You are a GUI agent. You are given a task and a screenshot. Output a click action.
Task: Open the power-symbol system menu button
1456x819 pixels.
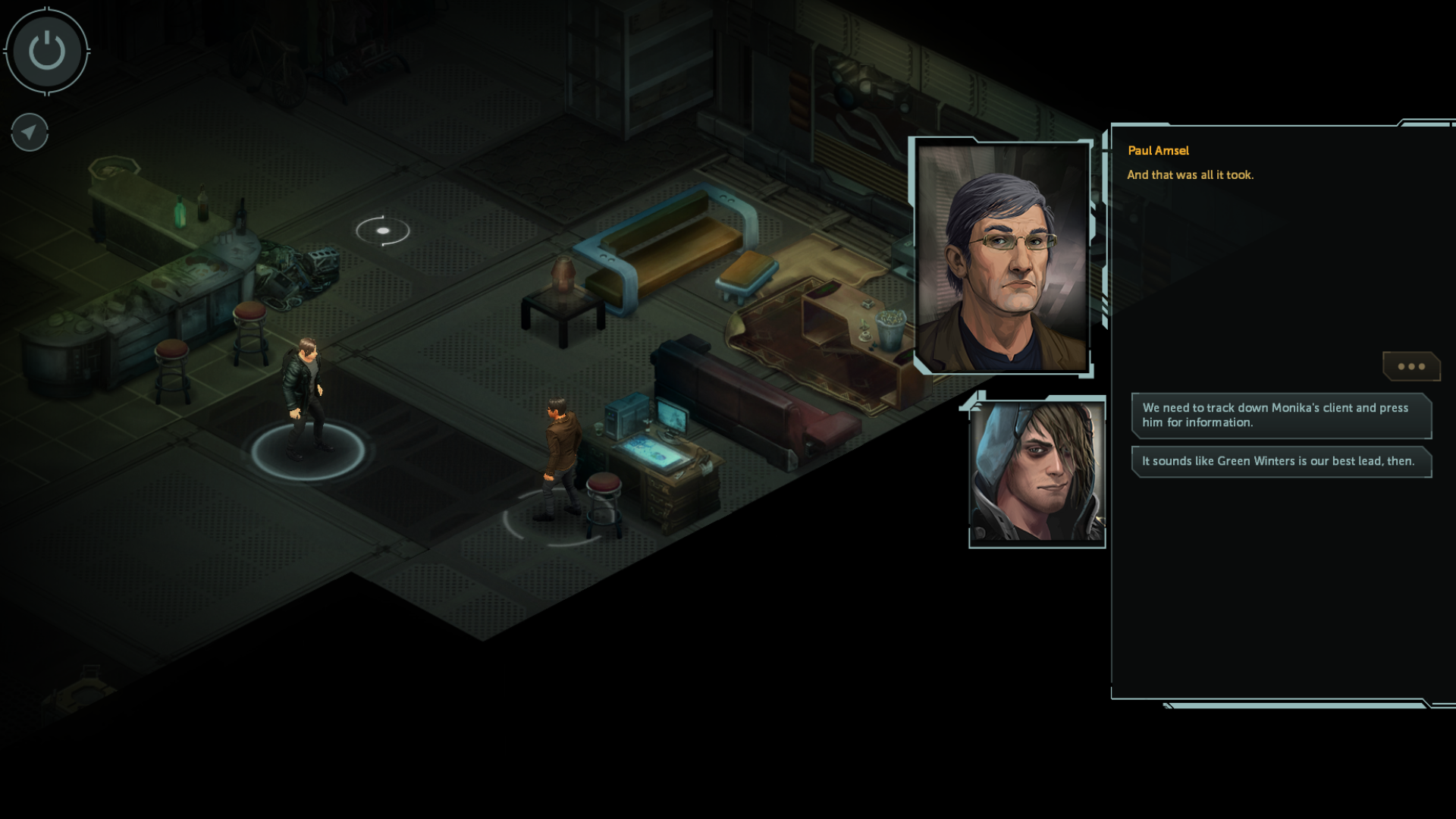tap(47, 52)
